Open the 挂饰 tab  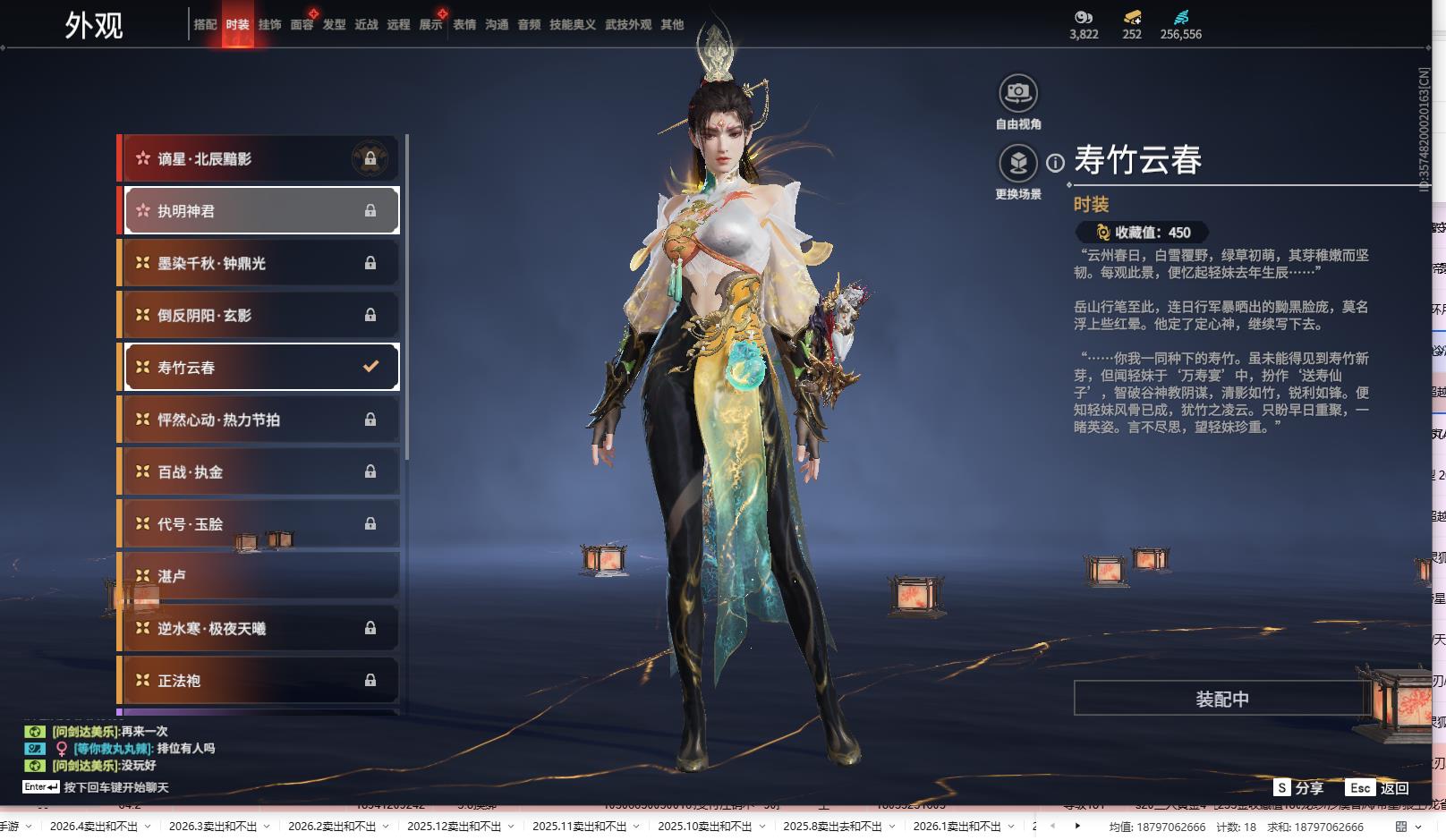coord(269,25)
